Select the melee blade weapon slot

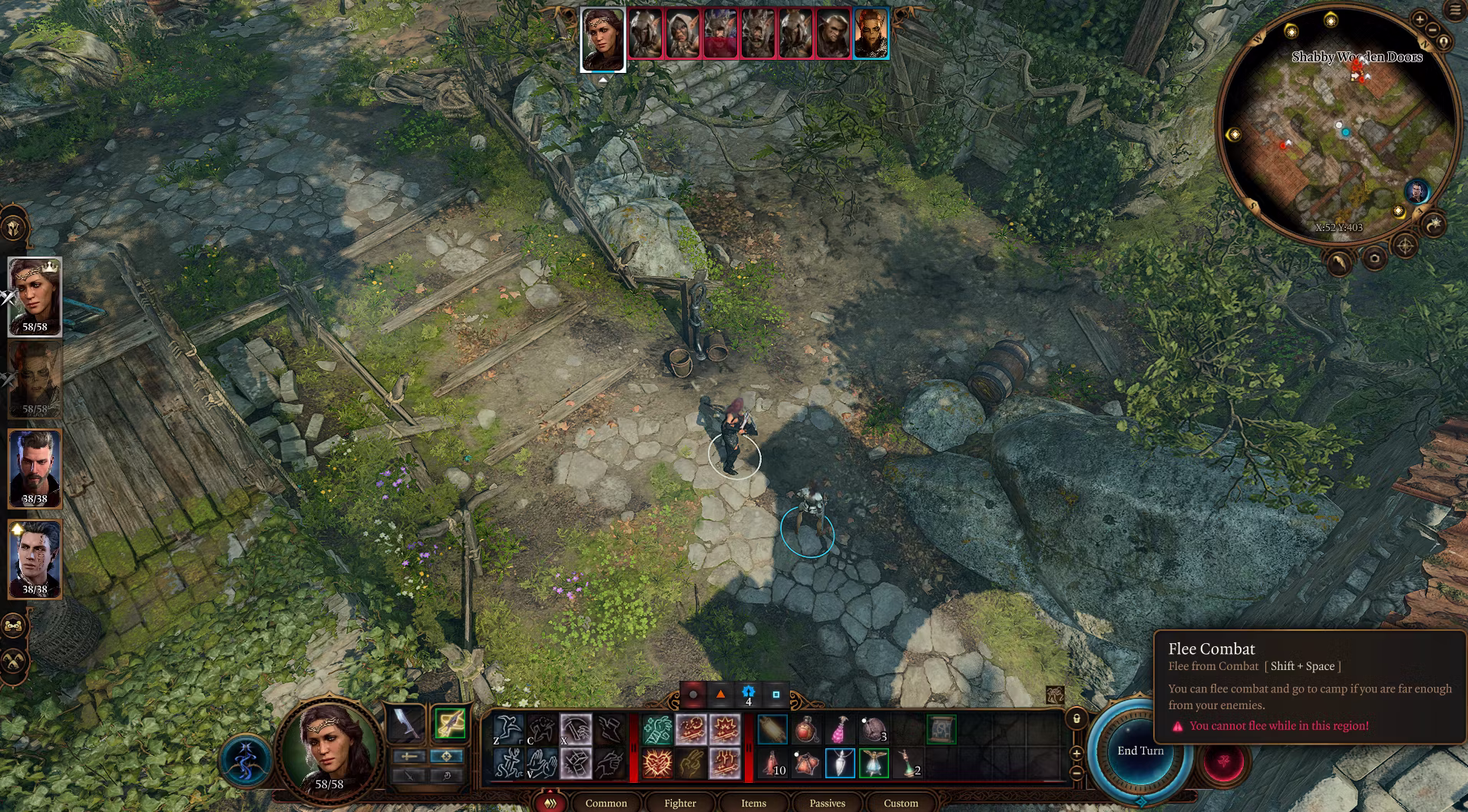click(406, 724)
